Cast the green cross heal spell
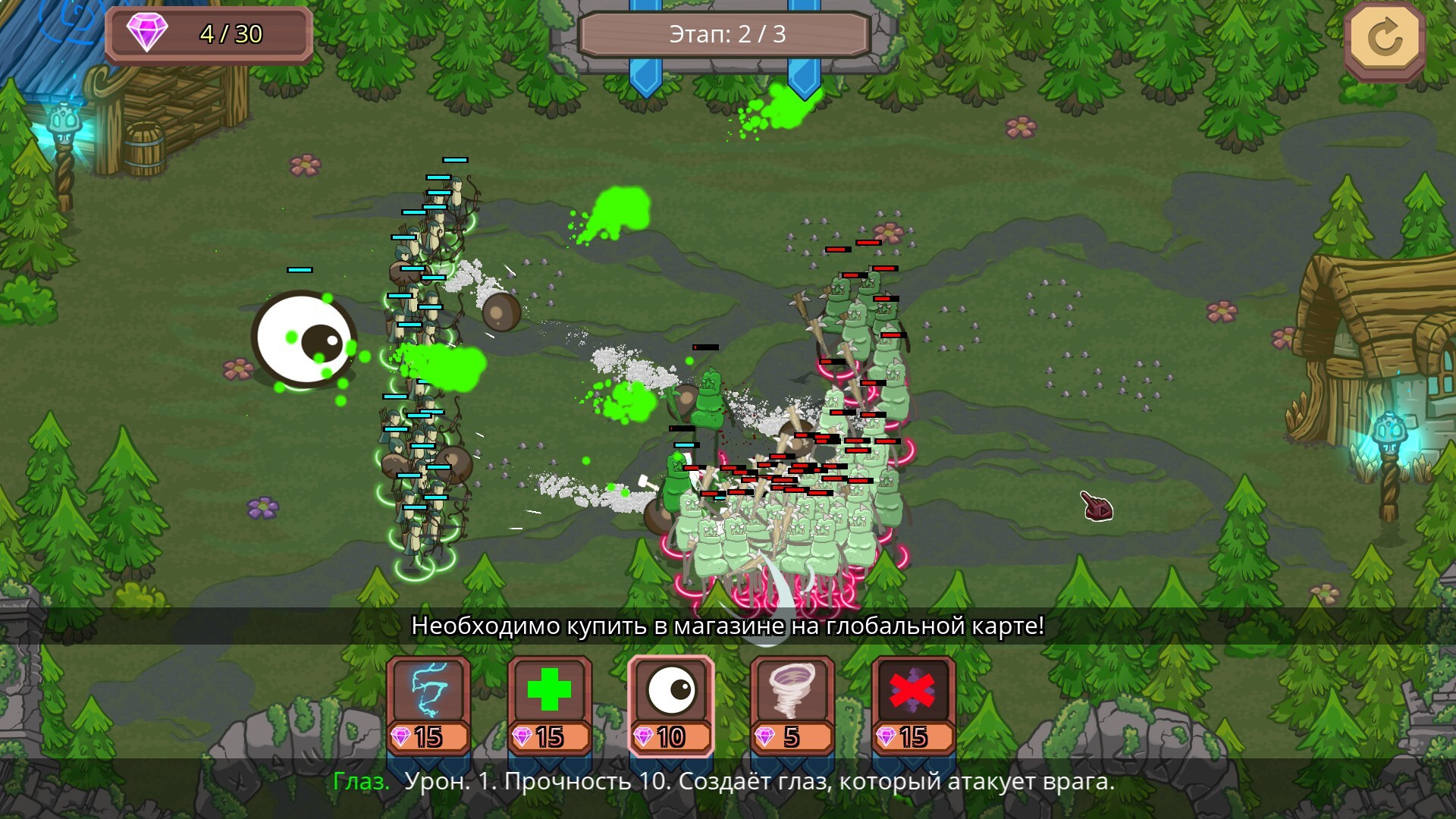Image resolution: width=1456 pixels, height=819 pixels. (550, 705)
